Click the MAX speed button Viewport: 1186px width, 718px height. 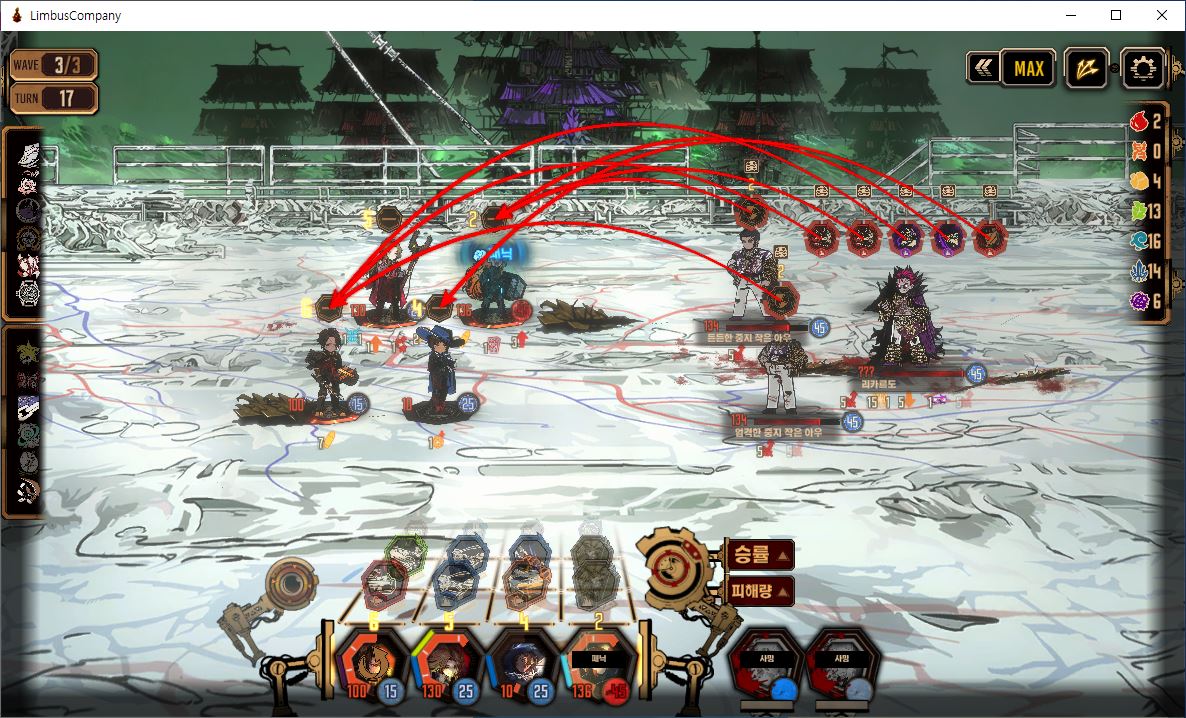(1028, 68)
